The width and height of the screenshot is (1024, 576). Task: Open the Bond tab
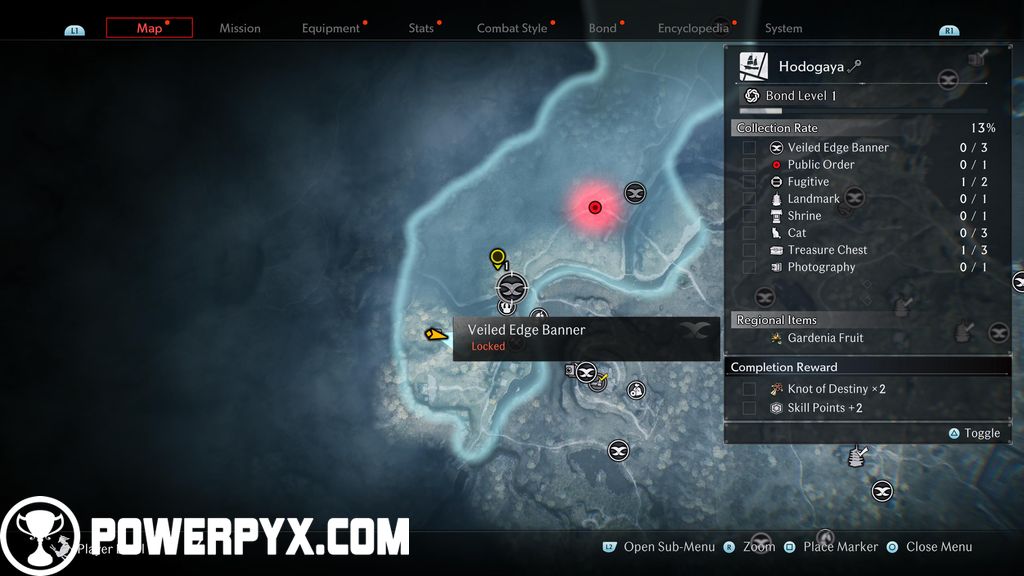click(602, 28)
